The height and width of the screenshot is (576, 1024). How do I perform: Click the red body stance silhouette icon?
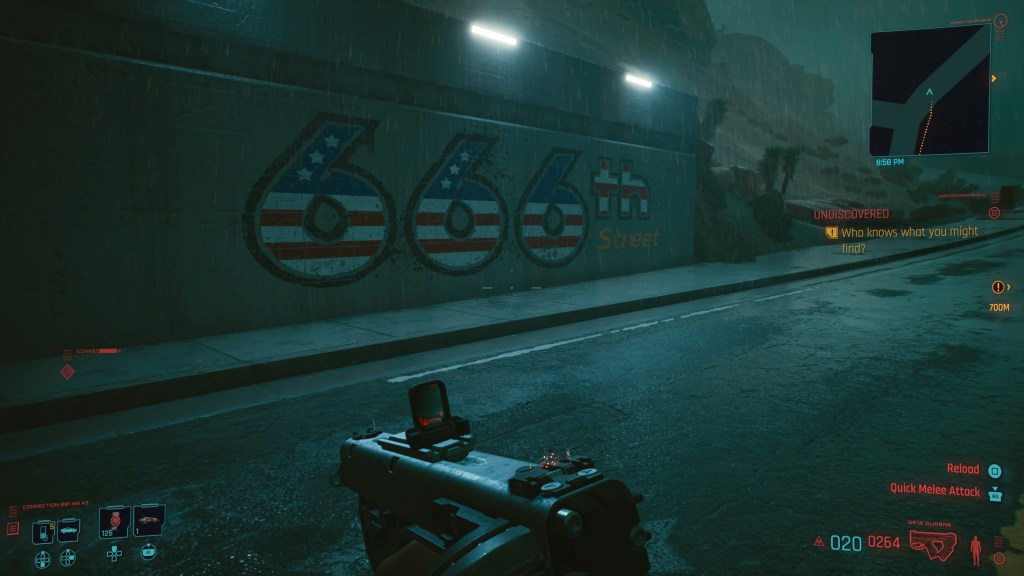tap(976, 547)
